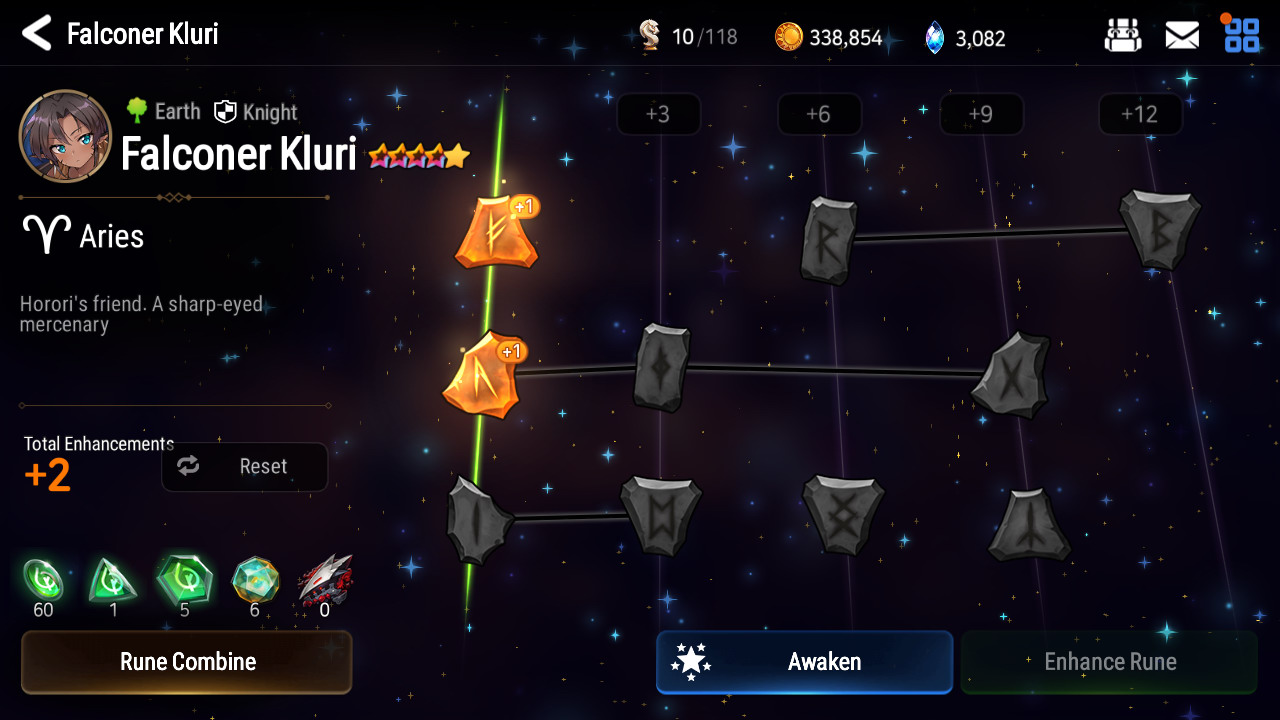This screenshot has height=720, width=1280.
Task: Select the green triangular rune with count 1
Action: tap(113, 580)
